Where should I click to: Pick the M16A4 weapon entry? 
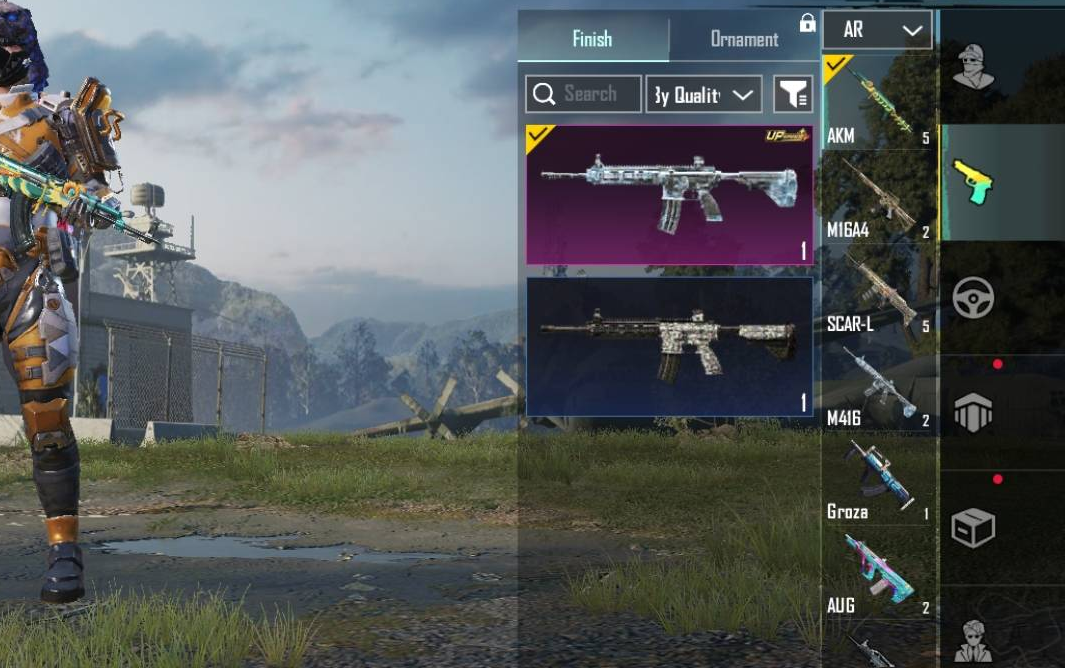click(x=878, y=197)
